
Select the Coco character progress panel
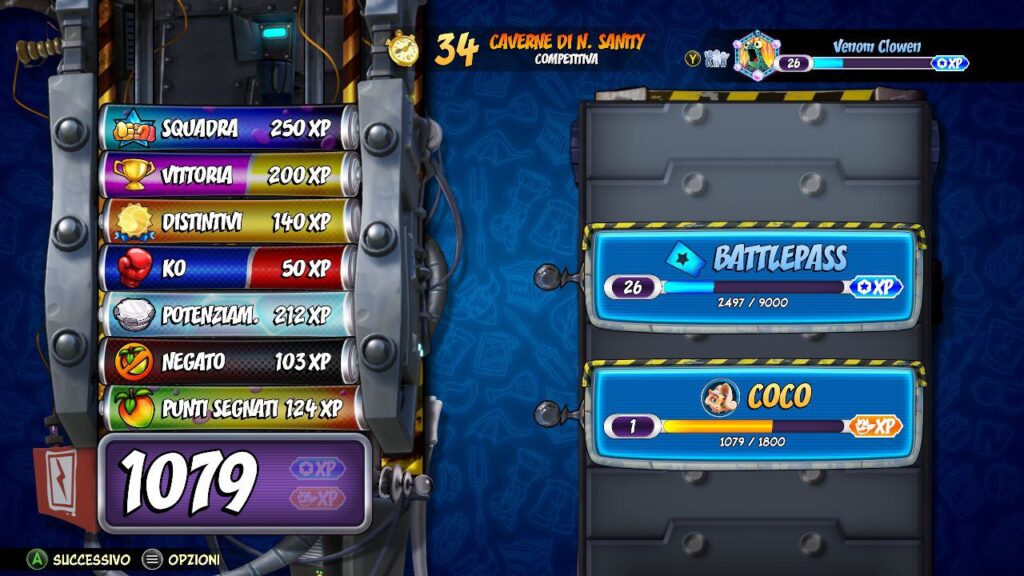pyautogui.click(x=754, y=414)
